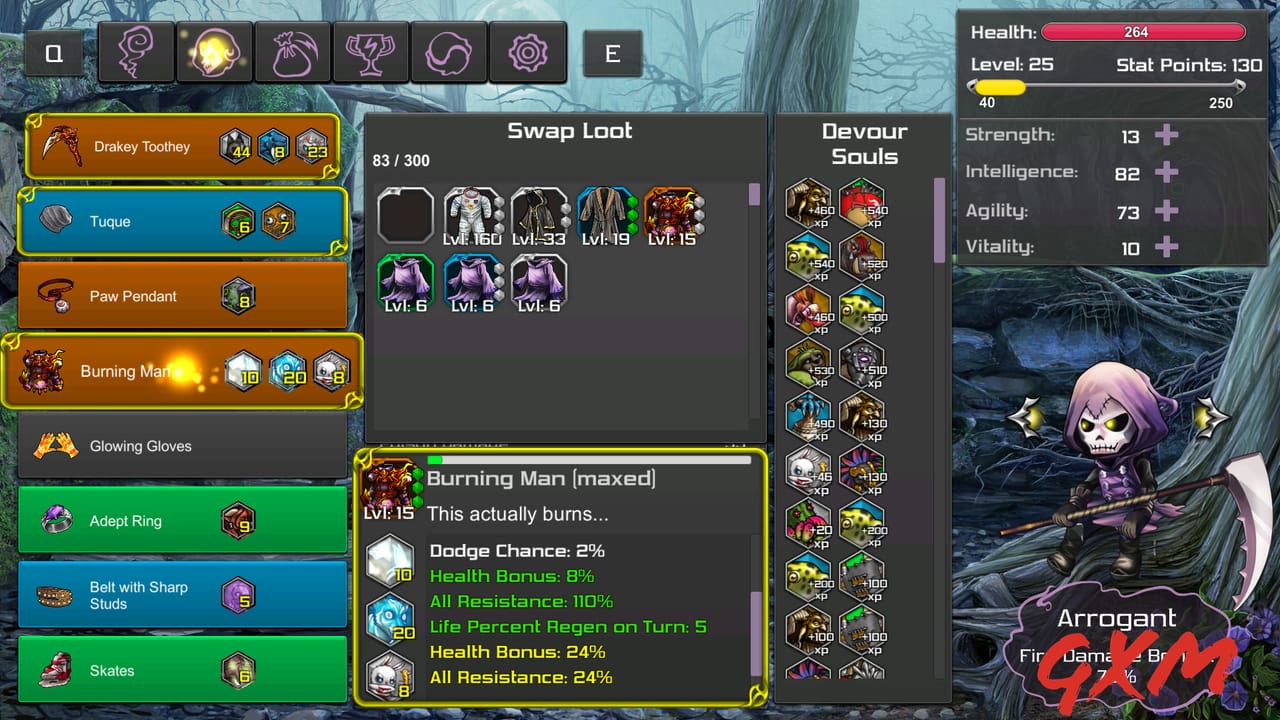The image size is (1280, 720).
Task: Click the Skates boot icon
Action: [55, 670]
